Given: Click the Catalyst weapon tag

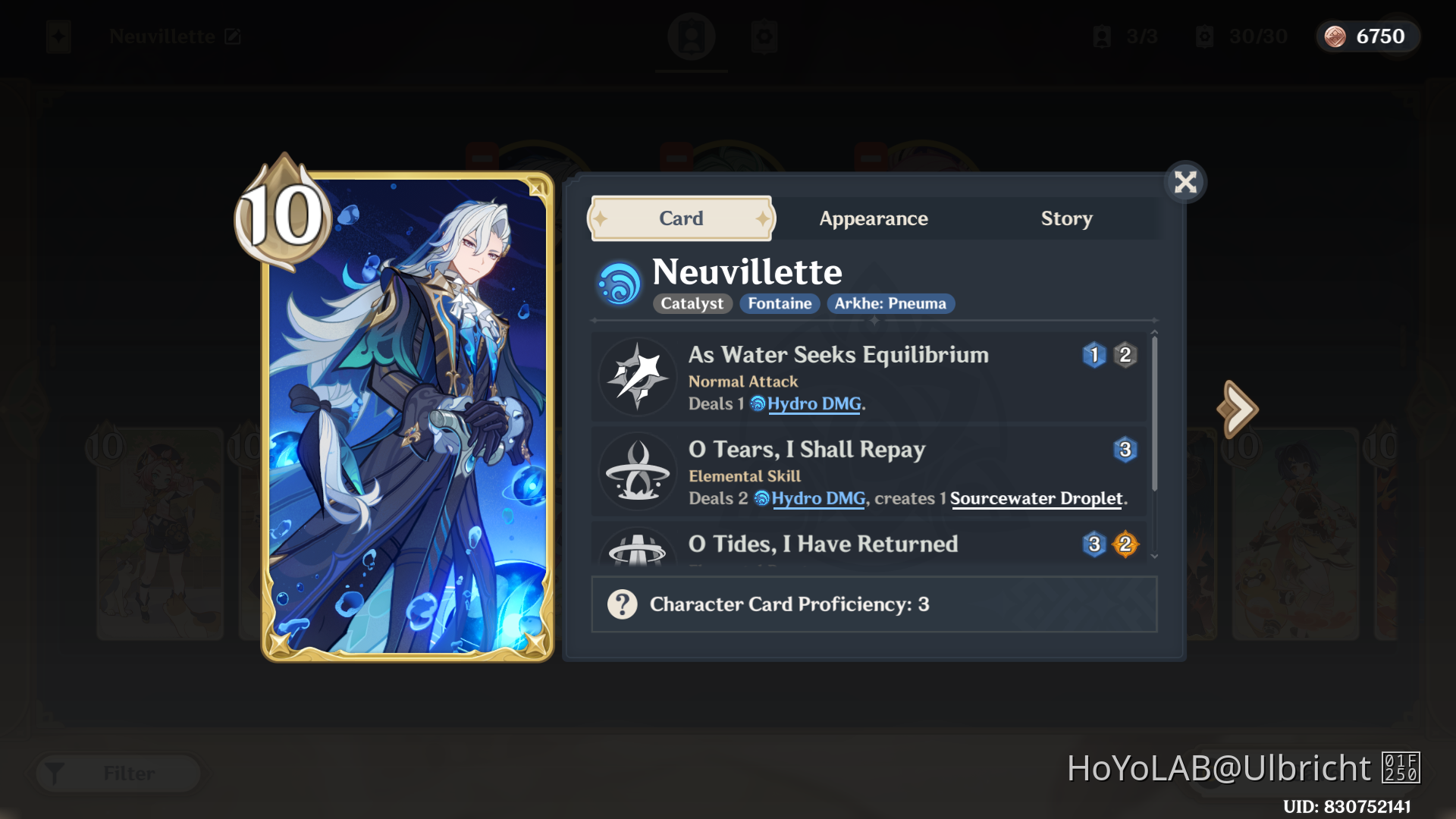Looking at the screenshot, I should 691,303.
